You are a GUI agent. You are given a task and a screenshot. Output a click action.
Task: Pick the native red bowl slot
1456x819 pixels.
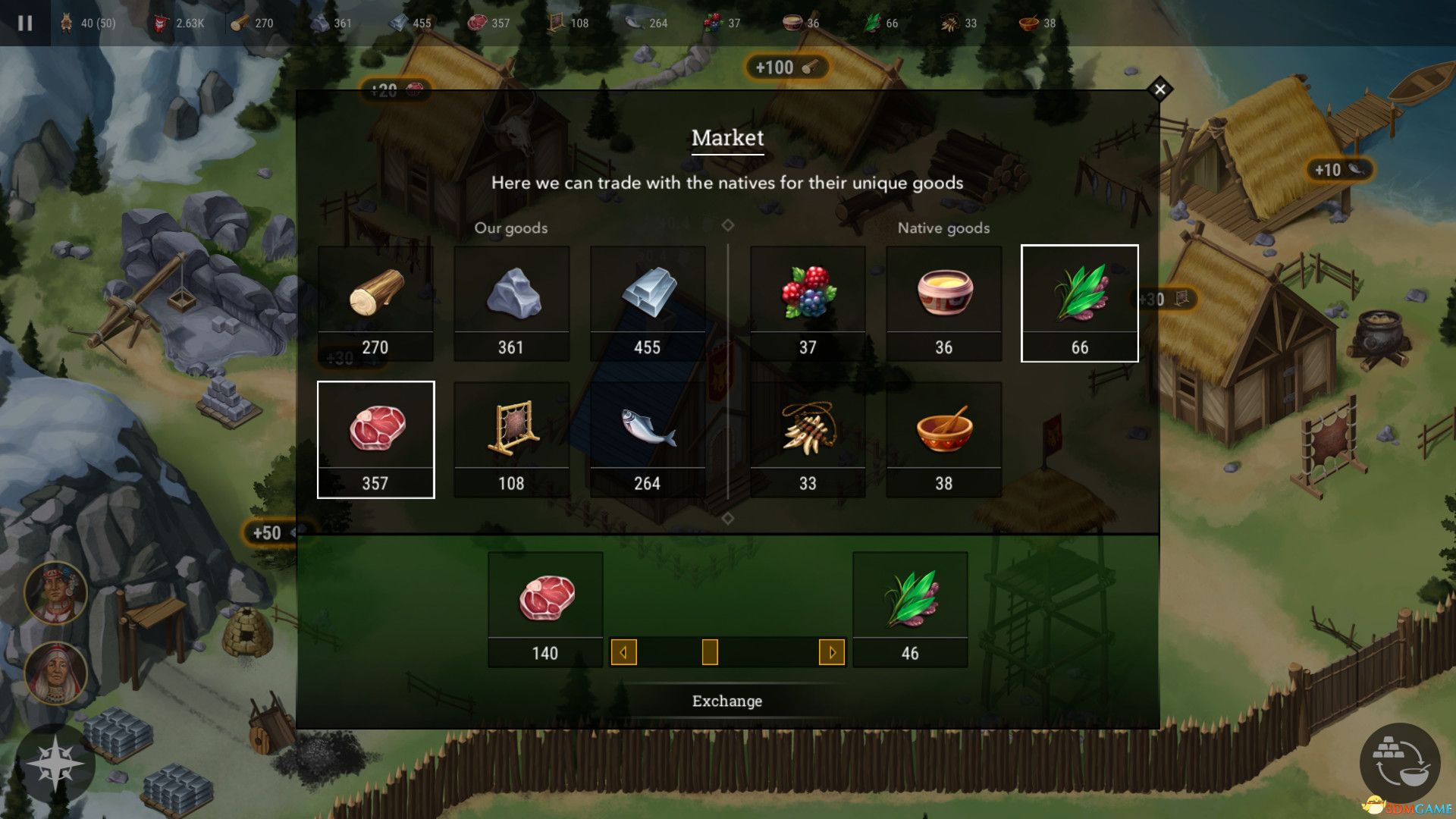pos(943,440)
